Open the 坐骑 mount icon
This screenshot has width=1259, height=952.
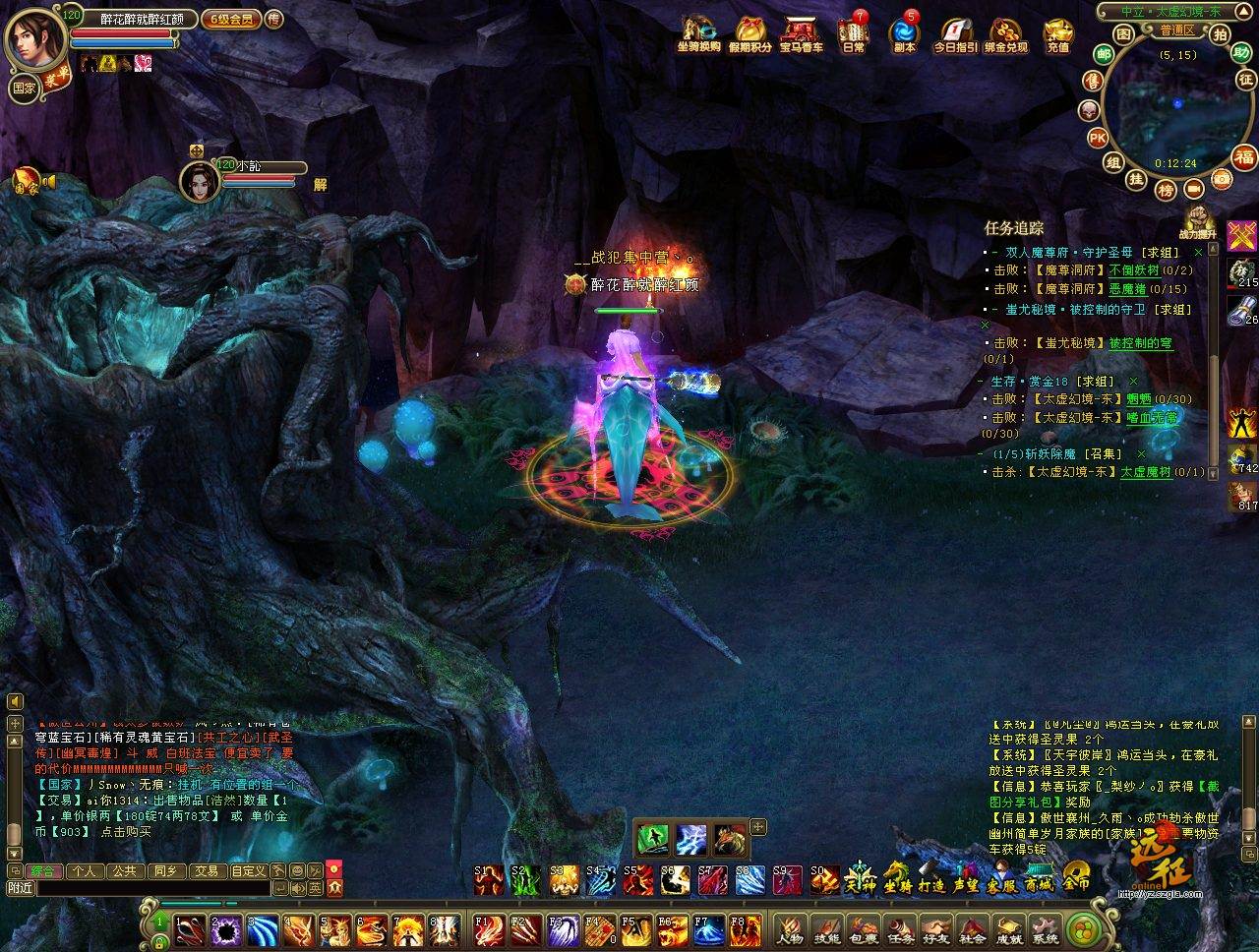click(x=897, y=876)
